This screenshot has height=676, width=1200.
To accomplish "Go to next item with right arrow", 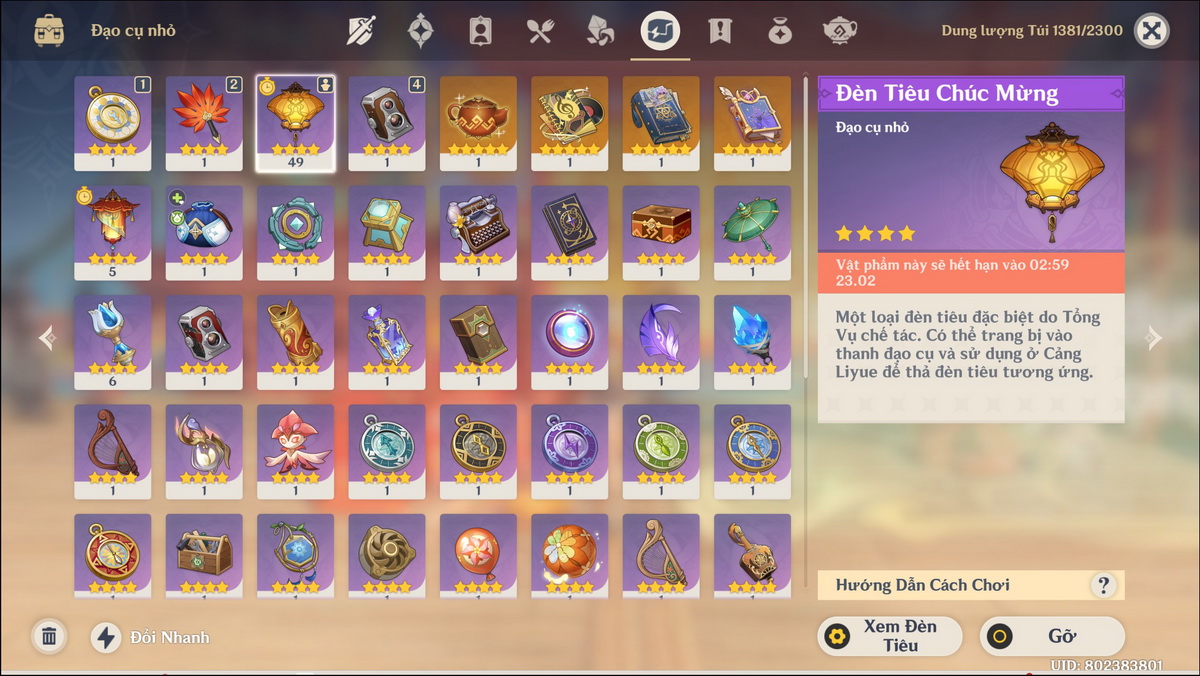I will click(1154, 338).
